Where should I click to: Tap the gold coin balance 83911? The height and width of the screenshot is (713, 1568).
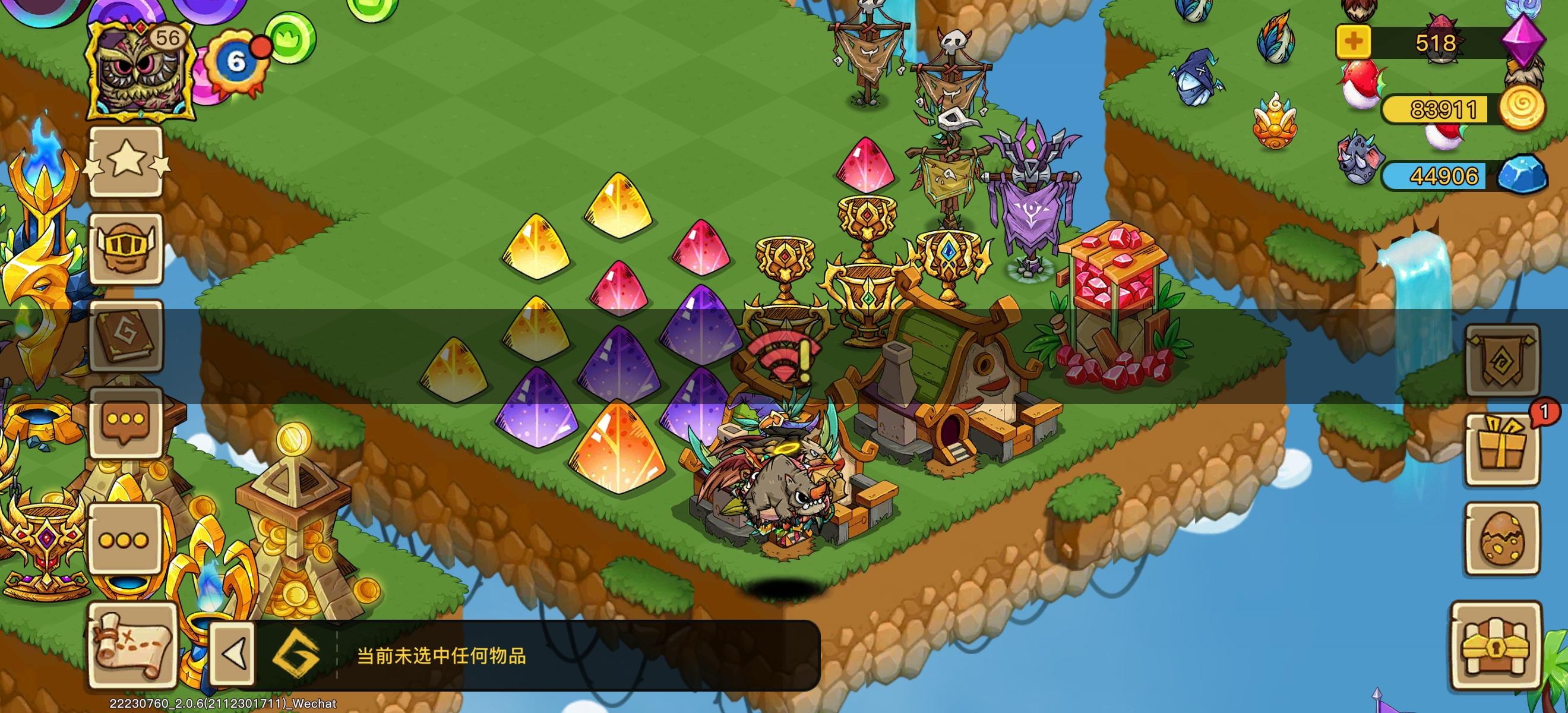pos(1446,109)
